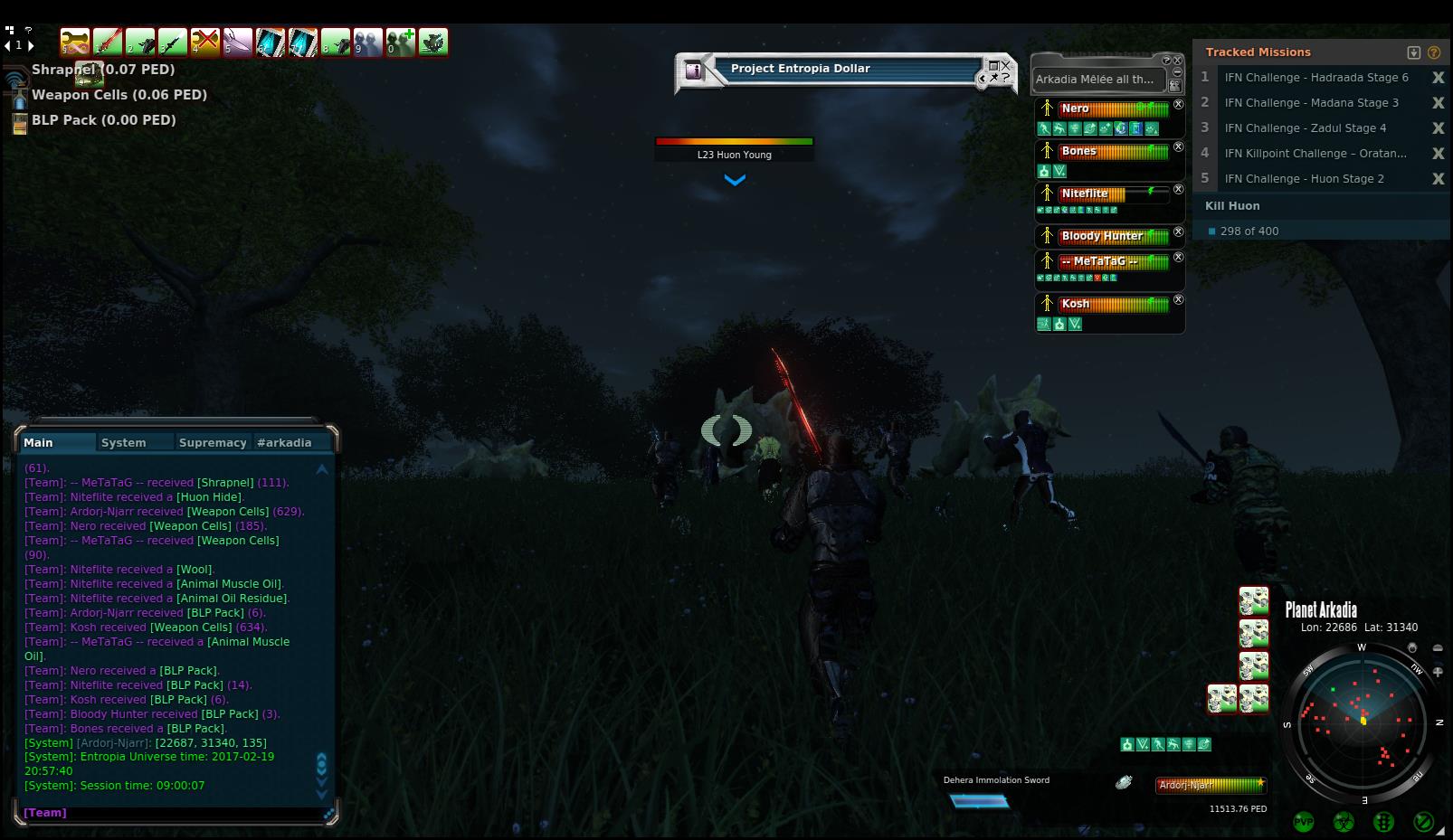The width and height of the screenshot is (1453, 840).
Task: Click the add team member hotbar icon
Action: tap(401, 42)
